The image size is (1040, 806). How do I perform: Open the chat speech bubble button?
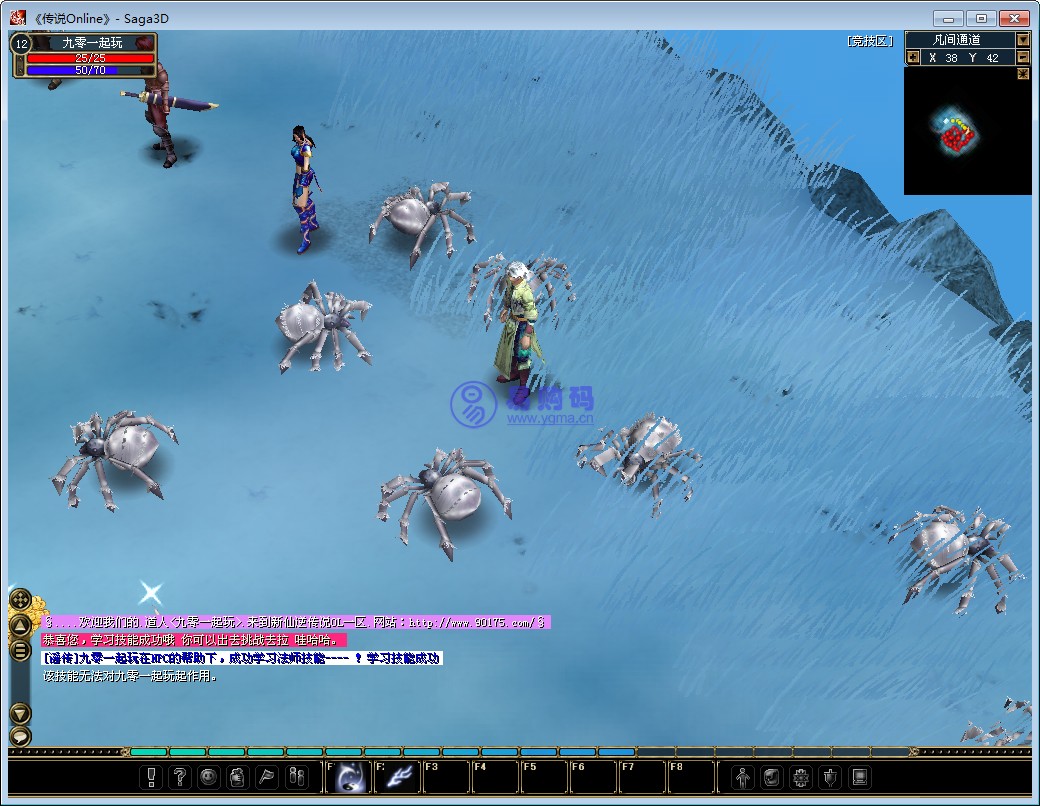pyautogui.click(x=20, y=737)
